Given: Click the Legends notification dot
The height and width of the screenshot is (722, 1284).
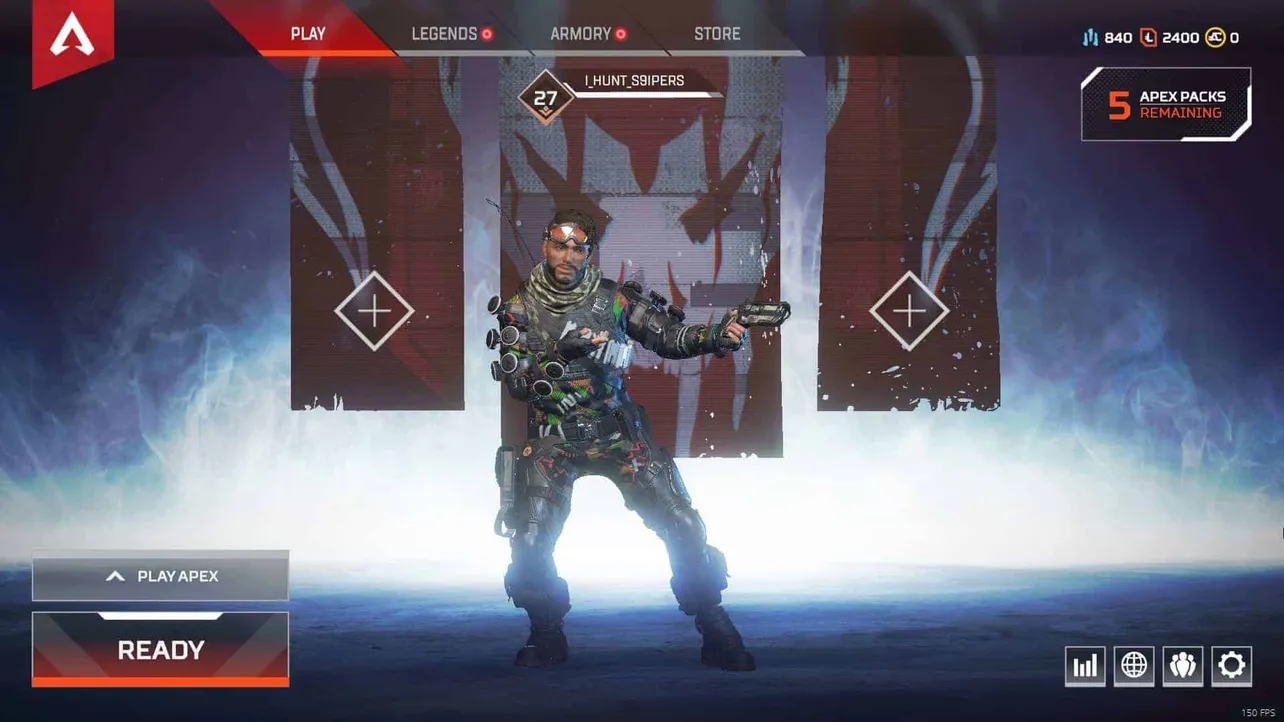Looking at the screenshot, I should (487, 33).
